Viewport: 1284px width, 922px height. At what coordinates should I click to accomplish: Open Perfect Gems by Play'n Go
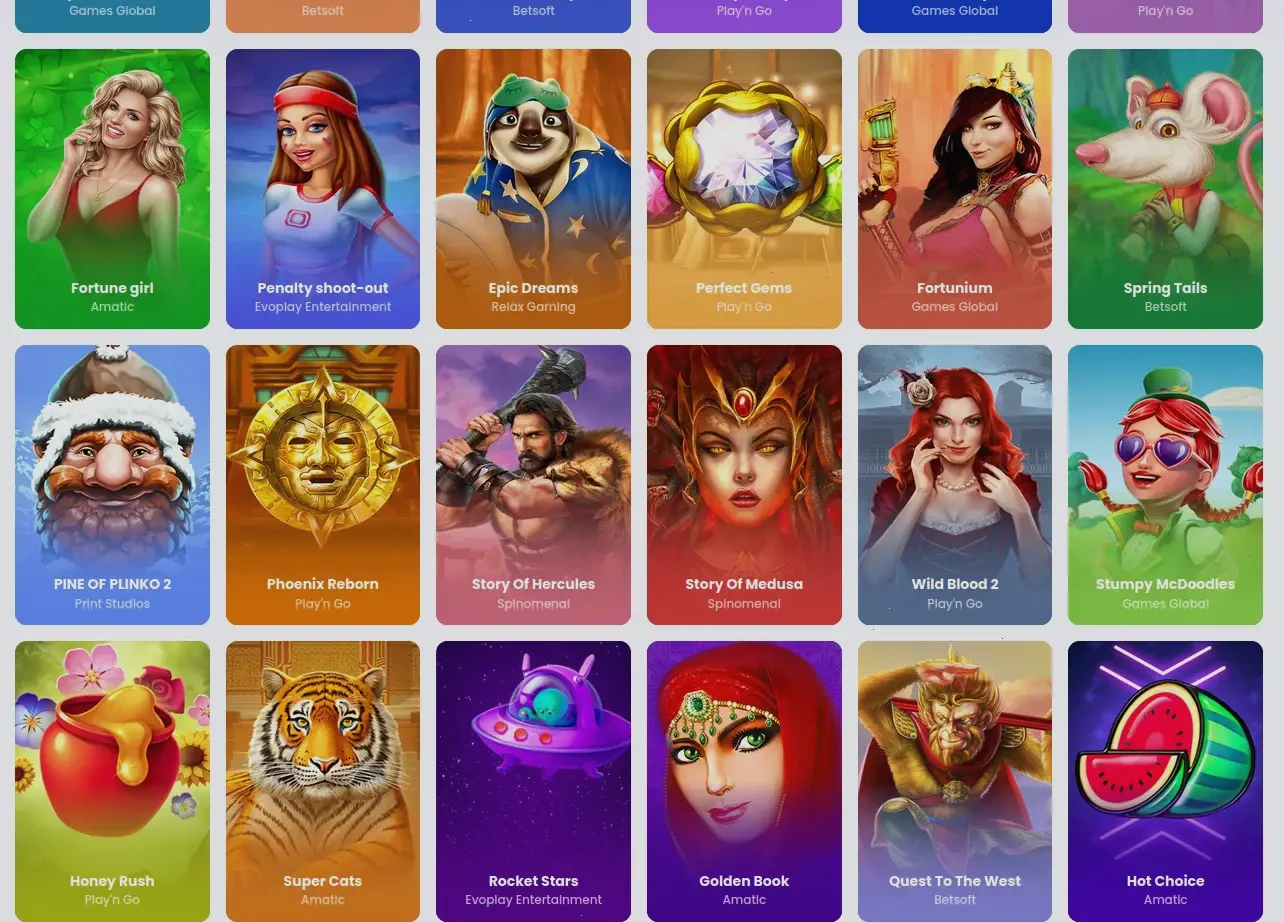(744, 189)
